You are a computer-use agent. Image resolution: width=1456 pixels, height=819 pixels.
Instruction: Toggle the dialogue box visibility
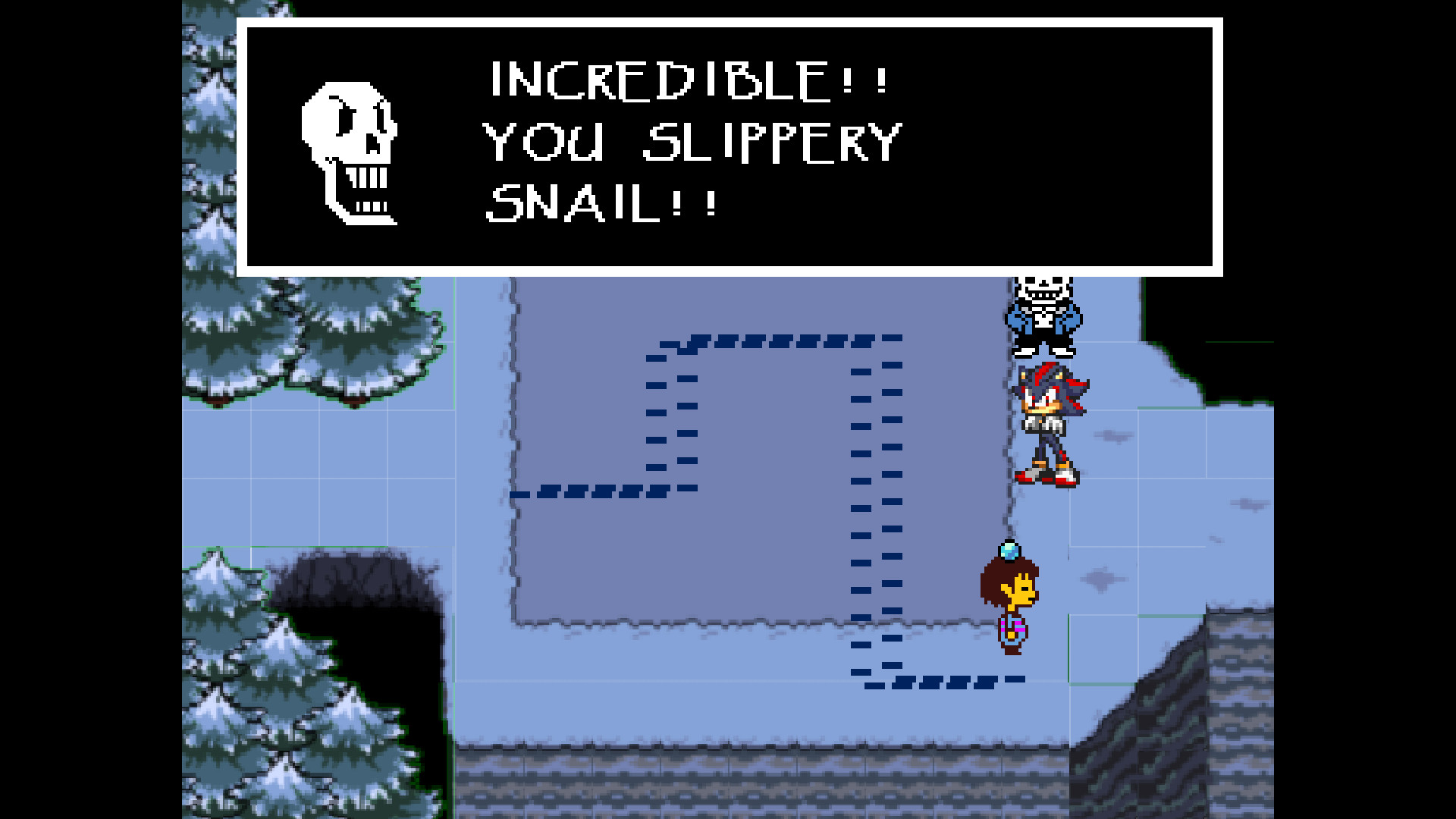pyautogui.click(x=732, y=148)
